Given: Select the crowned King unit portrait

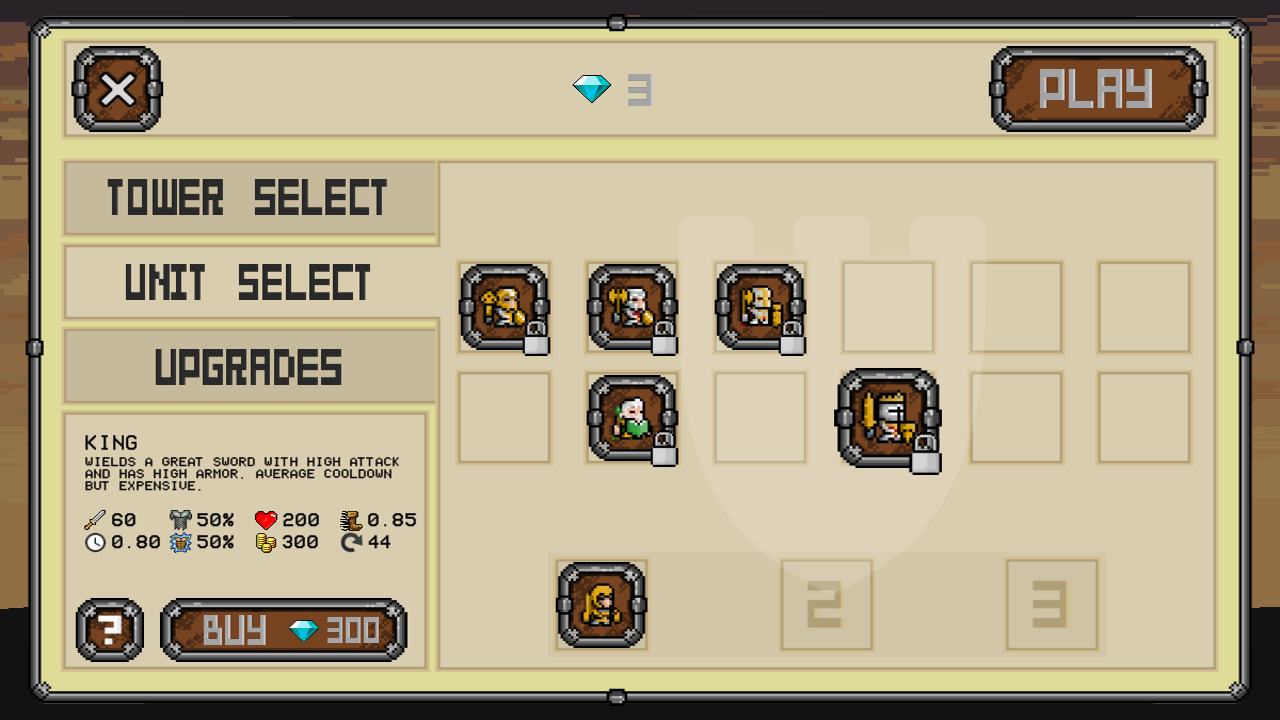Looking at the screenshot, I should 888,418.
